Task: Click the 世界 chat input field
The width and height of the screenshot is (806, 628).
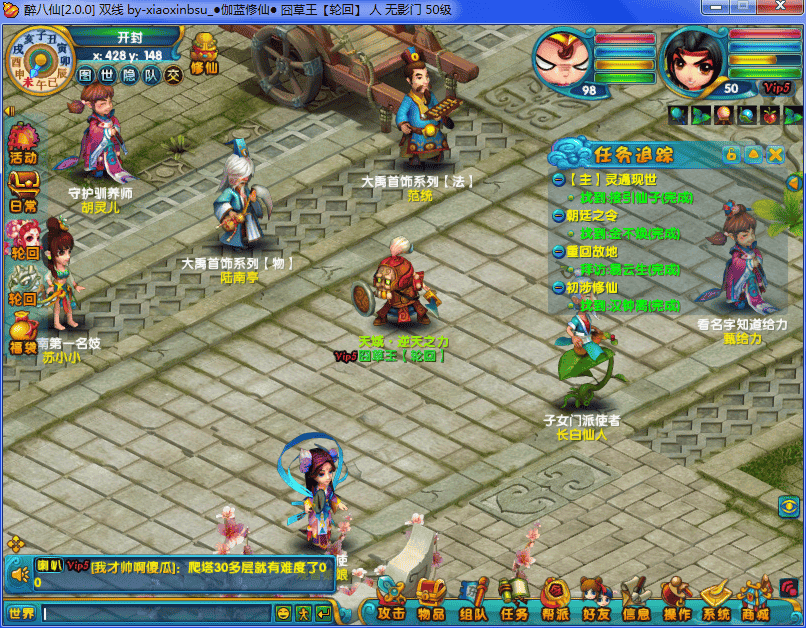Action: (x=155, y=612)
